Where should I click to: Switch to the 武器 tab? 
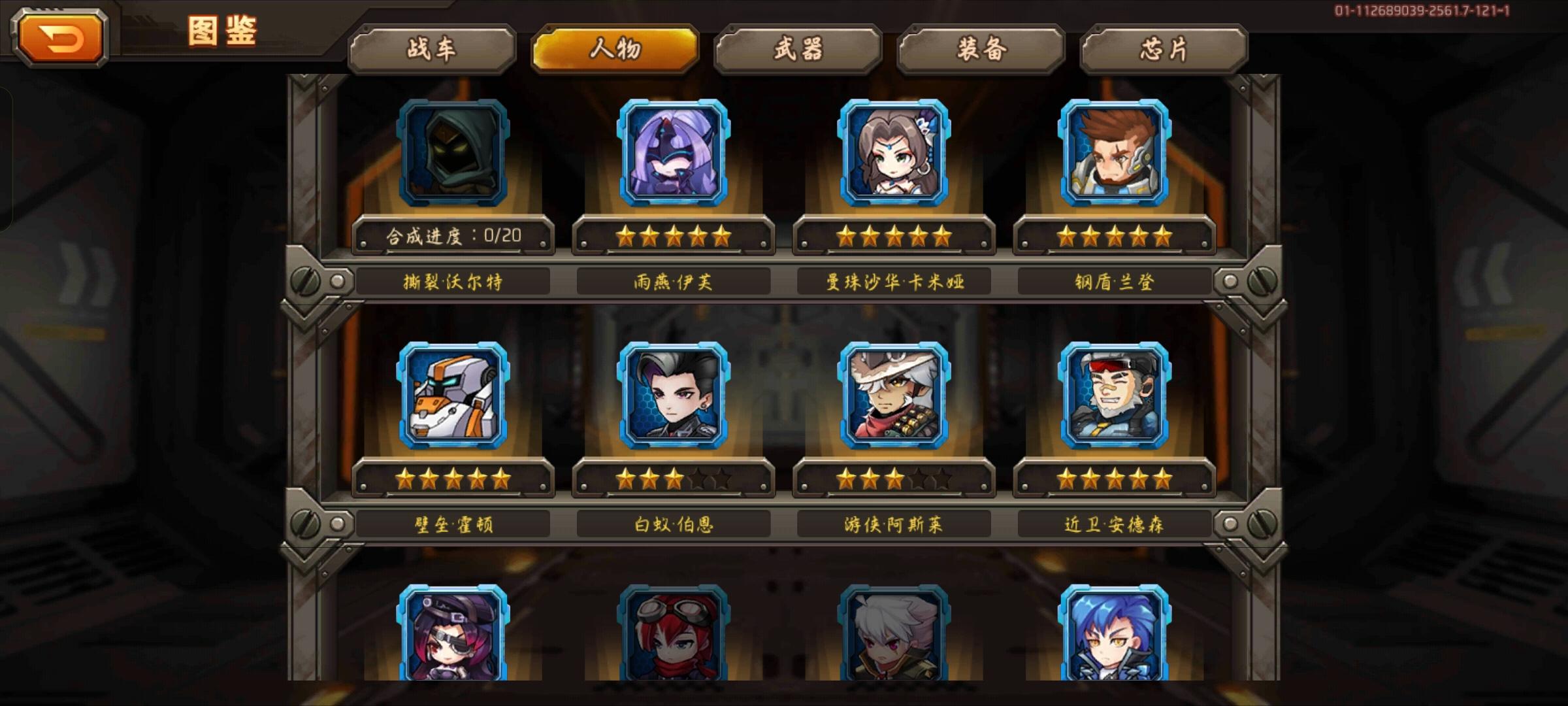point(797,50)
